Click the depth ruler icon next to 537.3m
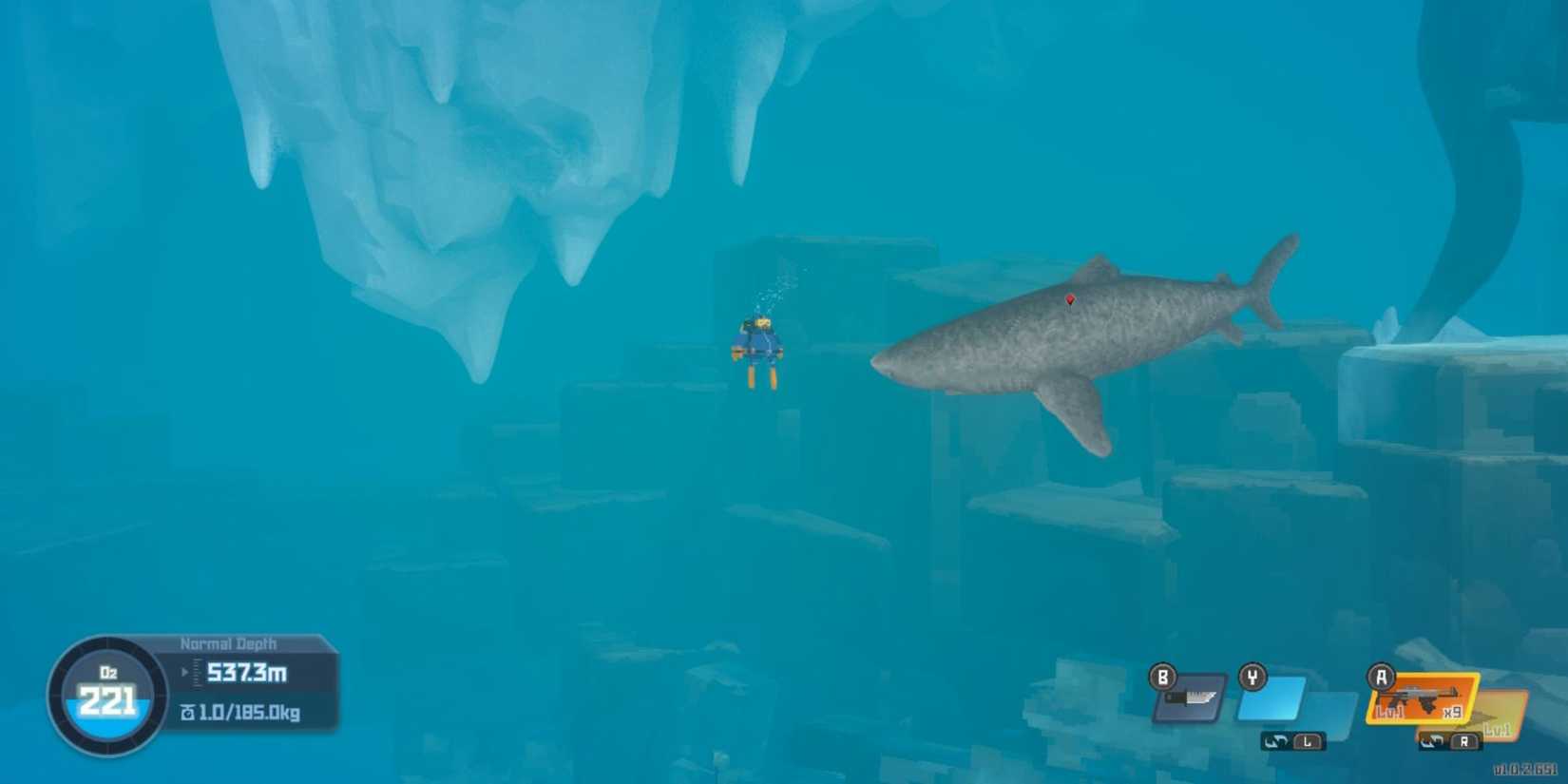The height and width of the screenshot is (784, 1568). (x=197, y=674)
